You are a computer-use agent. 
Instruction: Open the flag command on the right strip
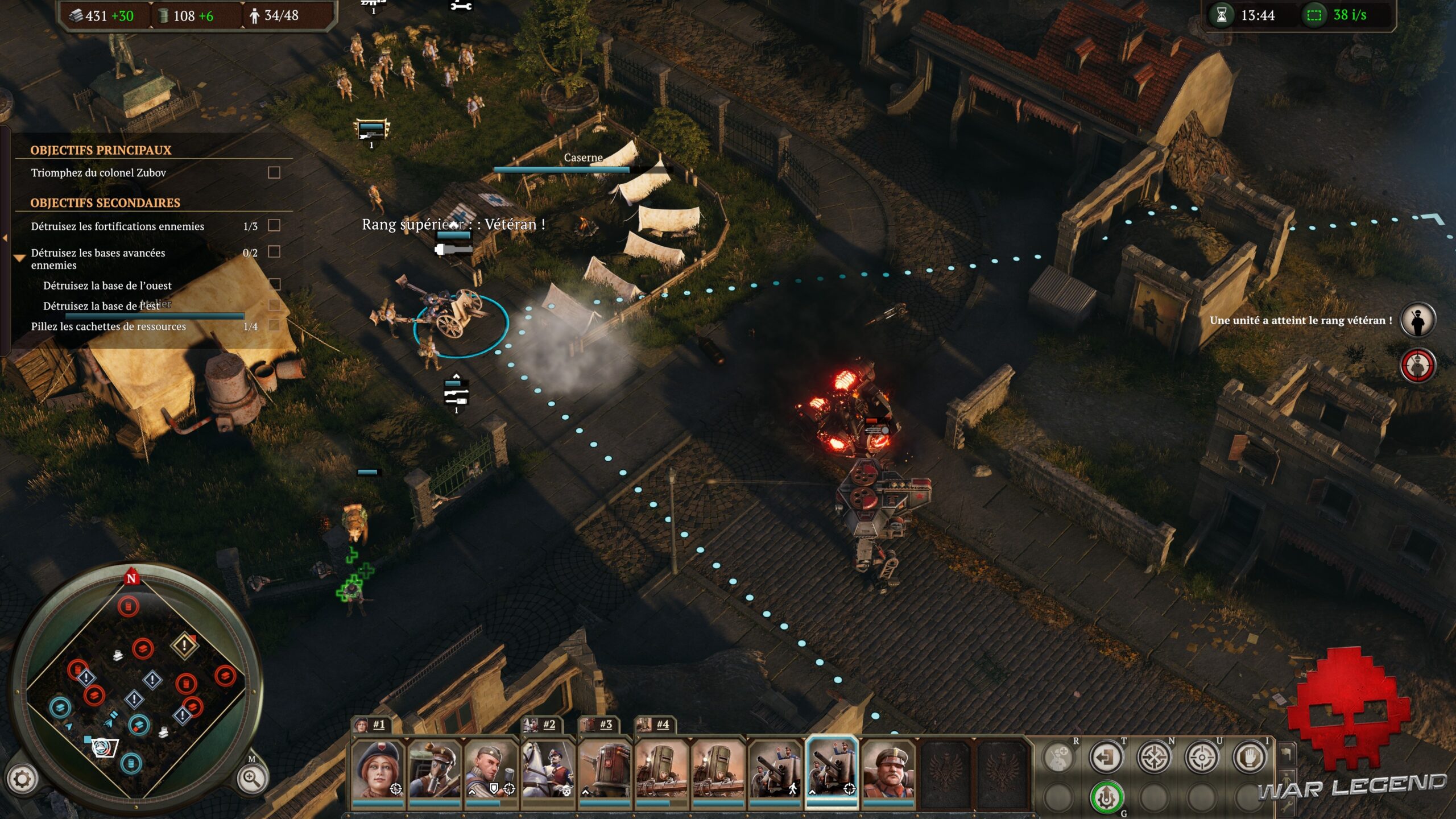(x=1287, y=754)
